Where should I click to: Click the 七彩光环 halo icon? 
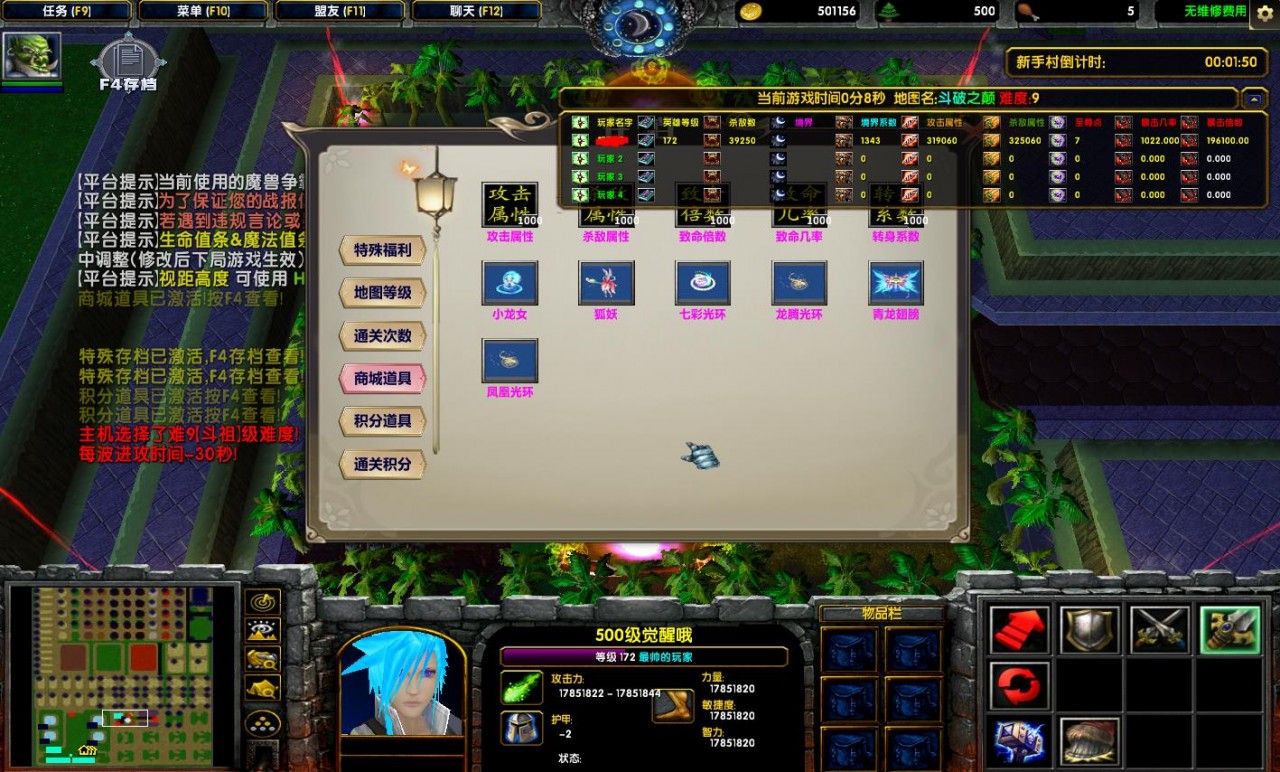(702, 282)
